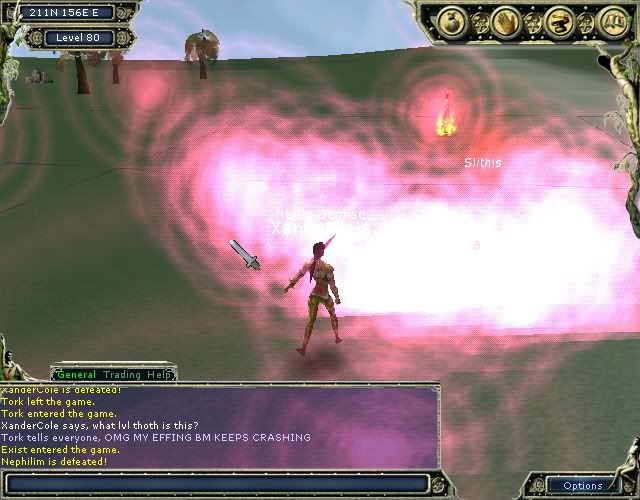
Task: Switch to the Trading chat tab
Action: (x=123, y=374)
